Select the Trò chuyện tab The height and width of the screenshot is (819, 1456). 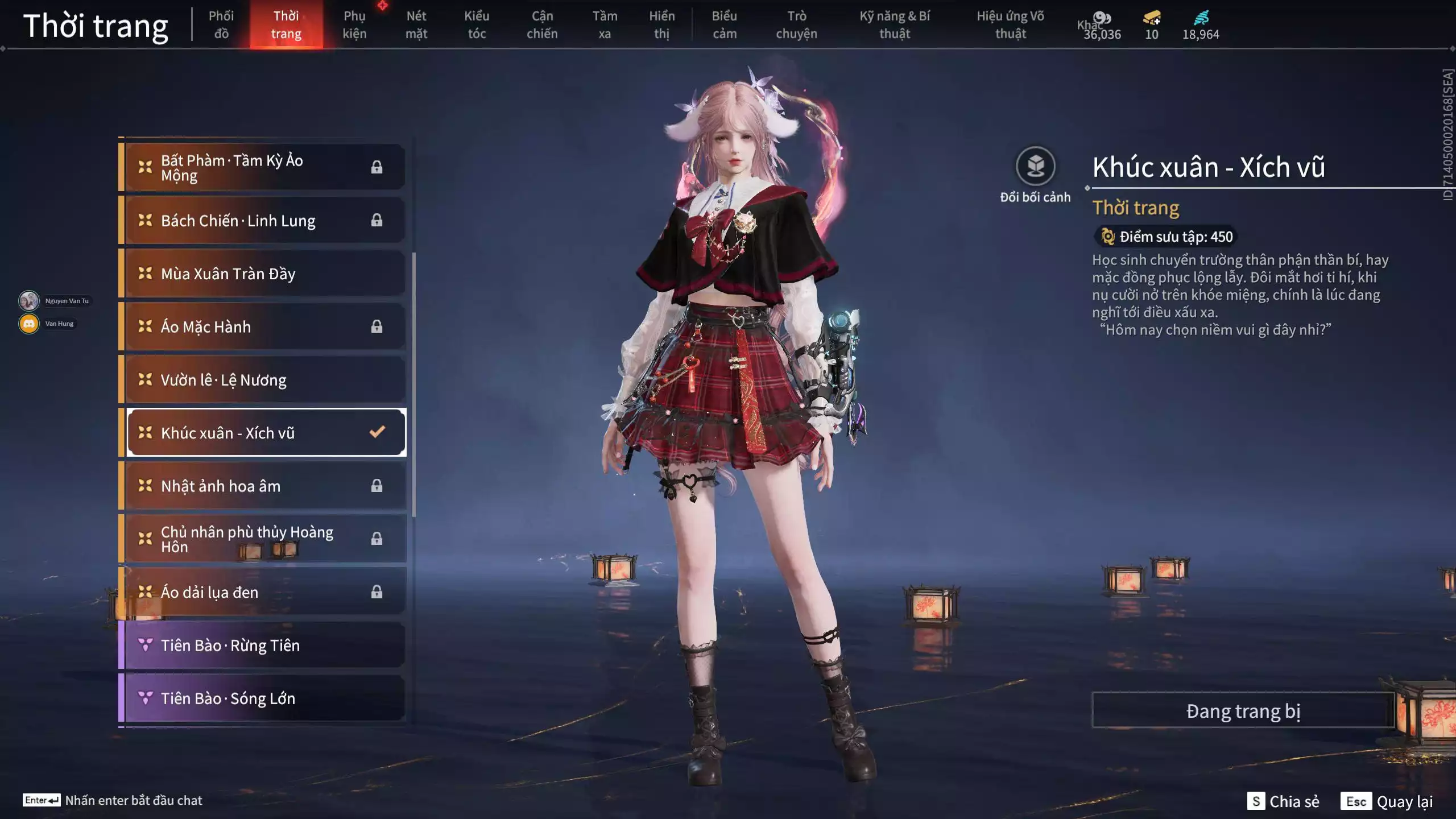pos(796,25)
